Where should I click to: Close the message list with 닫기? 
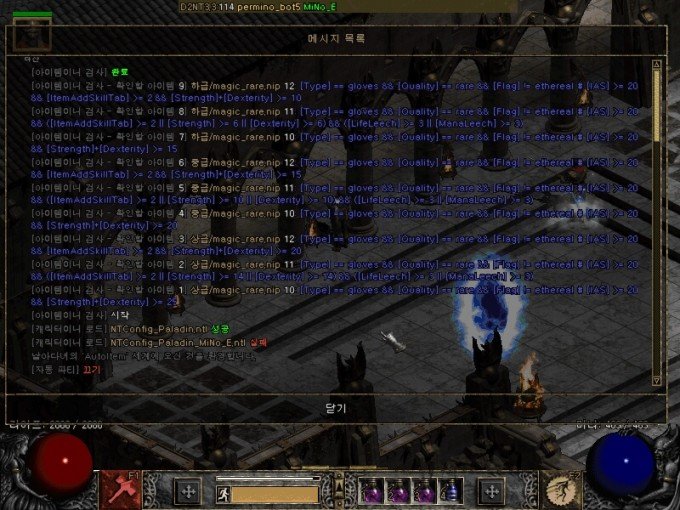click(335, 408)
